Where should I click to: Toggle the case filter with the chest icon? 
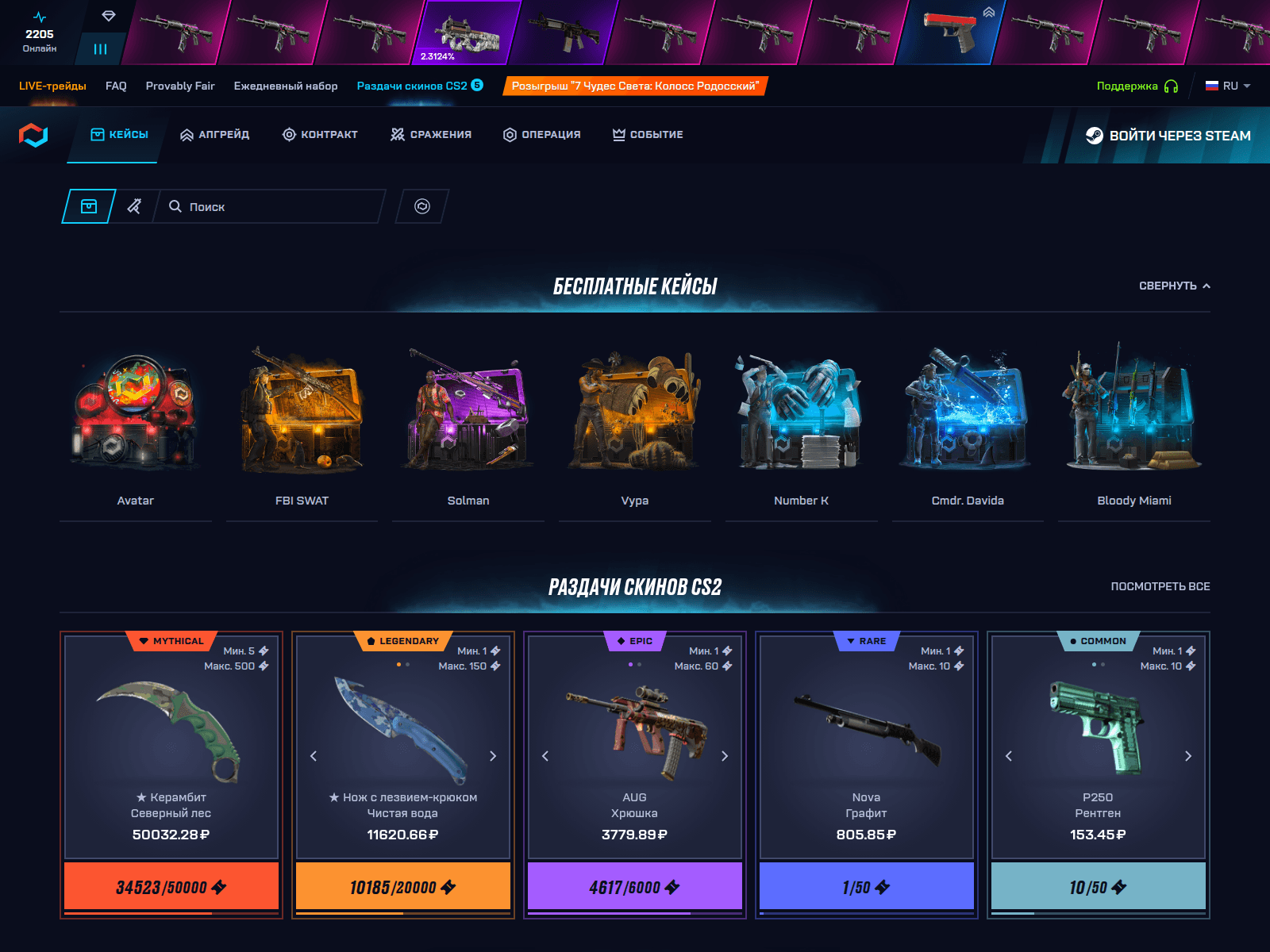point(87,206)
